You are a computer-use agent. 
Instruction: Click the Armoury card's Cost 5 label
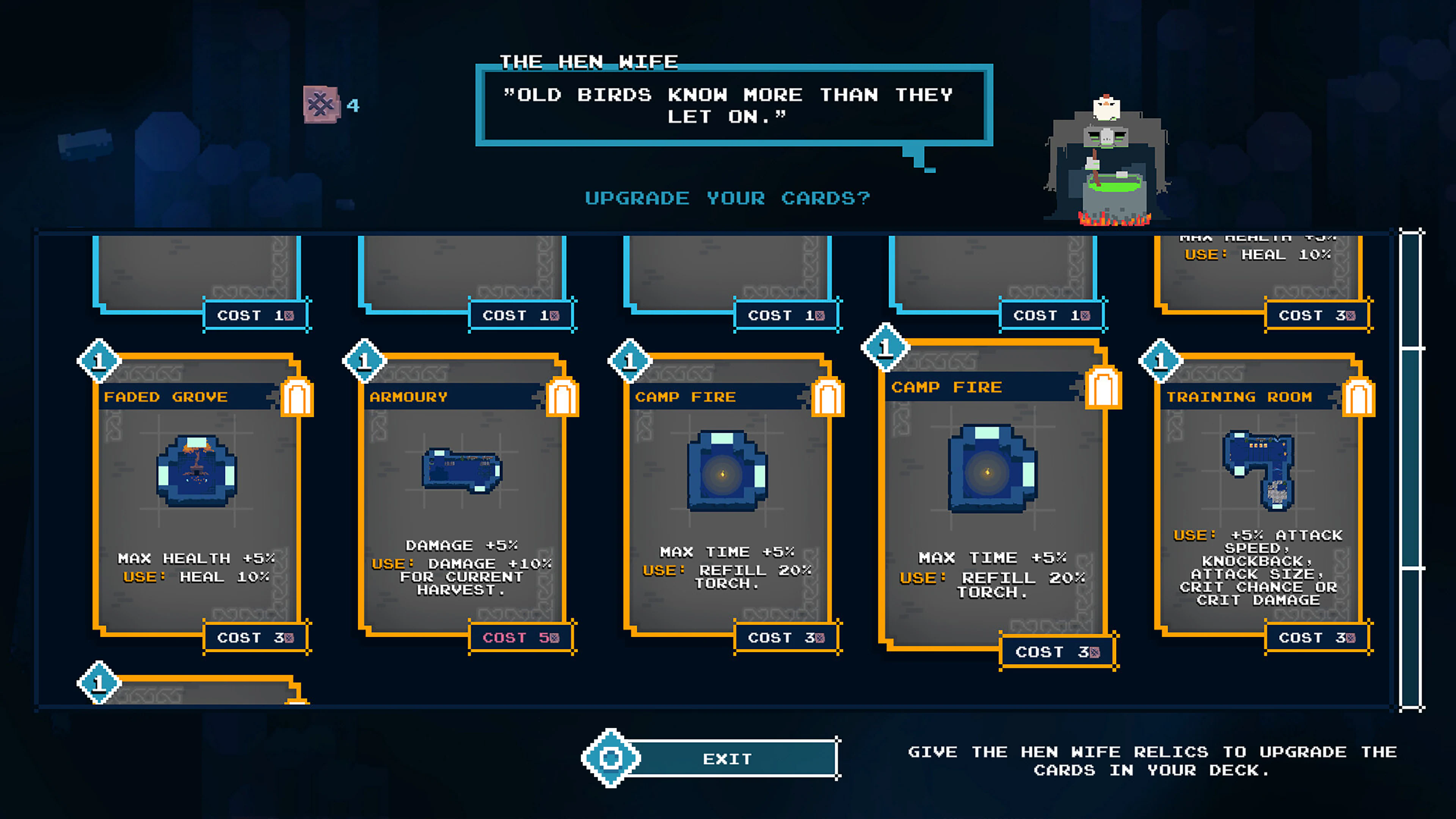(521, 637)
